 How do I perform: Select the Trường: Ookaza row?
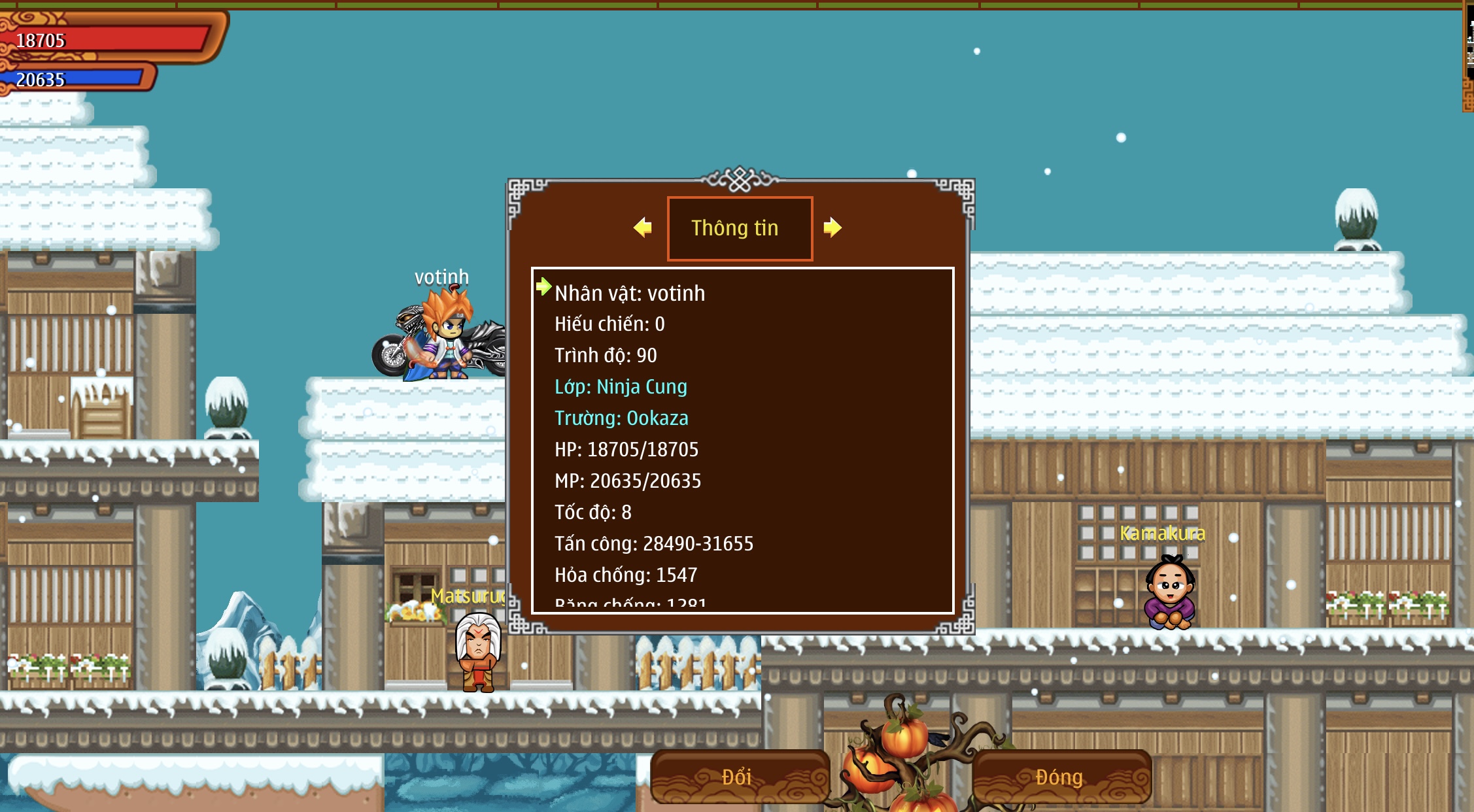(x=621, y=418)
